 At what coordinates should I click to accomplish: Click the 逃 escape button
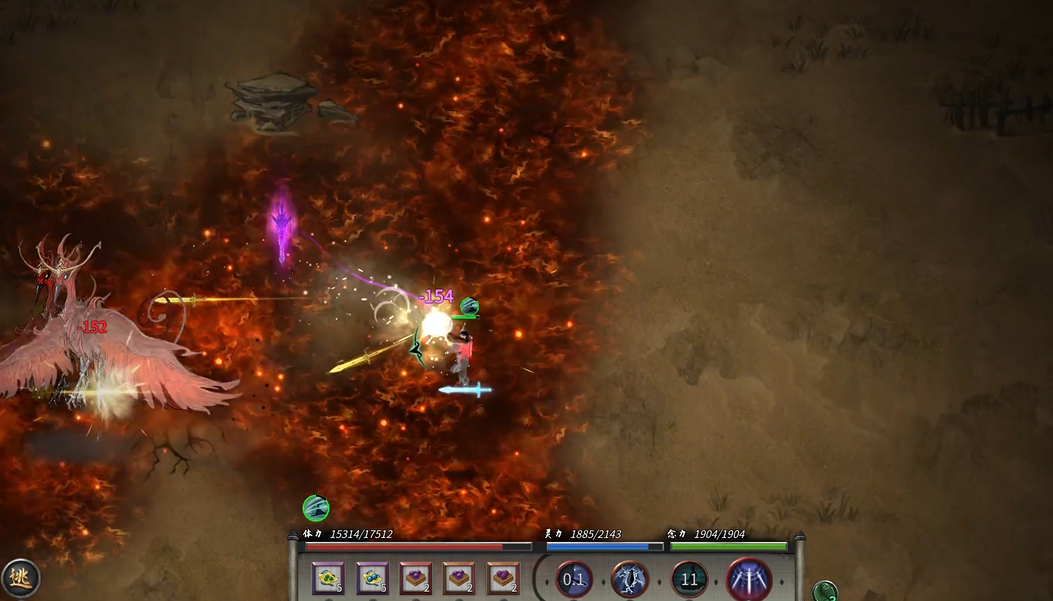[19, 578]
